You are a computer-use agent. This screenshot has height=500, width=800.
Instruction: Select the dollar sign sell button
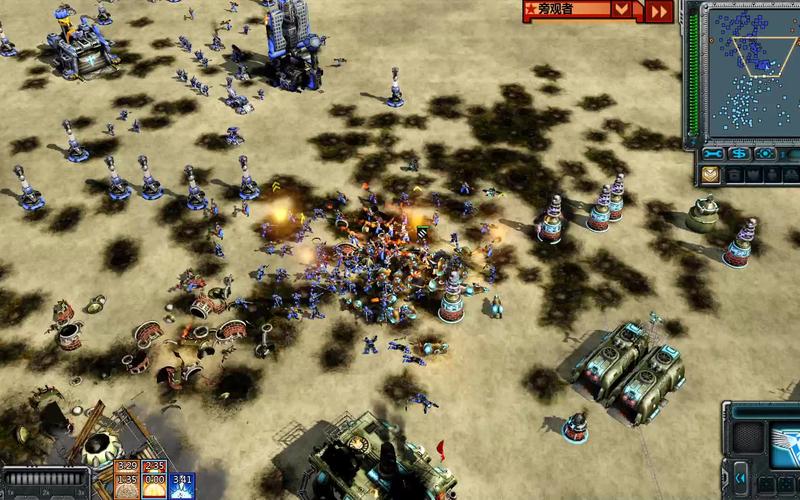click(740, 154)
